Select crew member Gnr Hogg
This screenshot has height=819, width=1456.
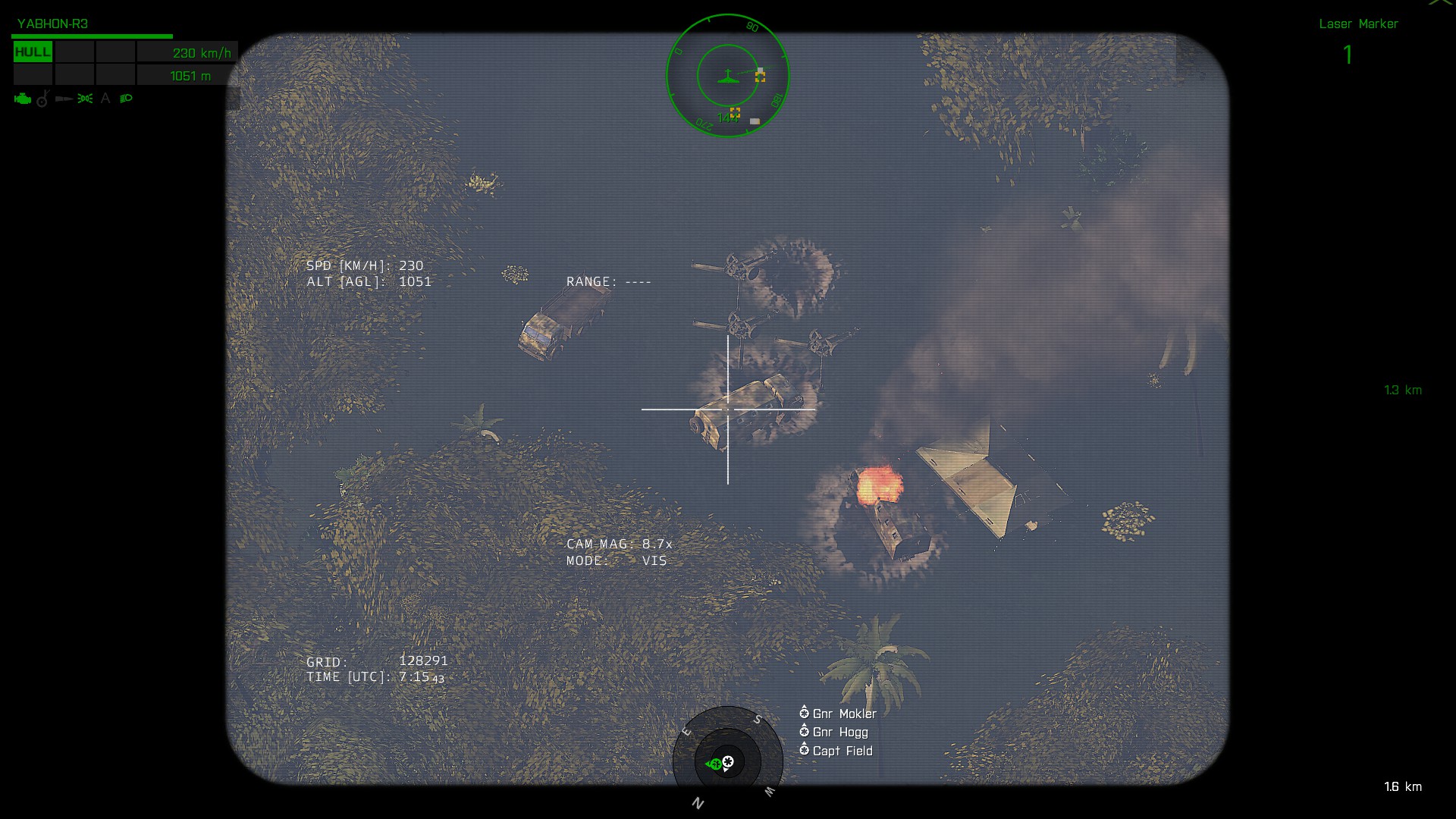click(840, 732)
